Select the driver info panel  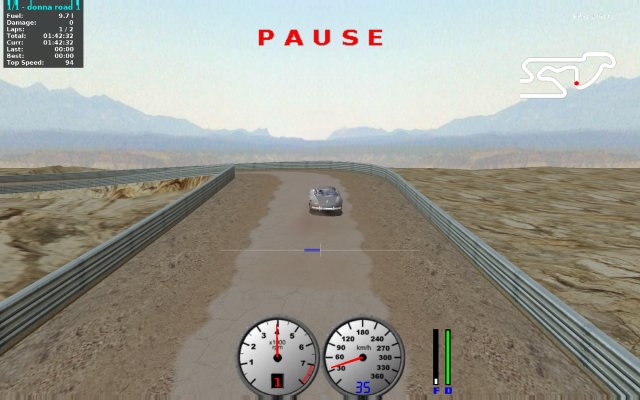42,34
